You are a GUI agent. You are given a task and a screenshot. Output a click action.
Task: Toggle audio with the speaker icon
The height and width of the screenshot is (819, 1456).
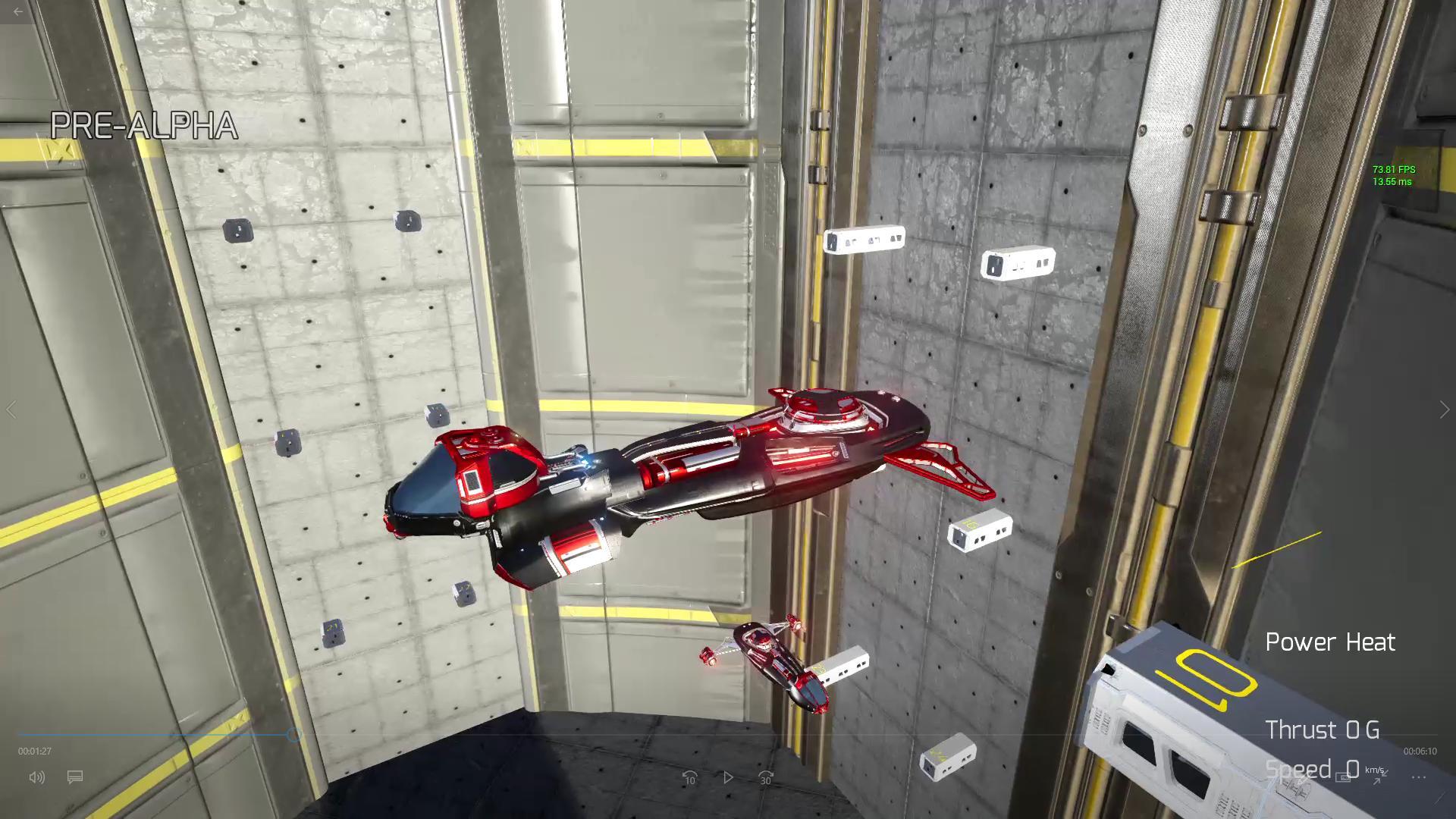click(x=36, y=777)
